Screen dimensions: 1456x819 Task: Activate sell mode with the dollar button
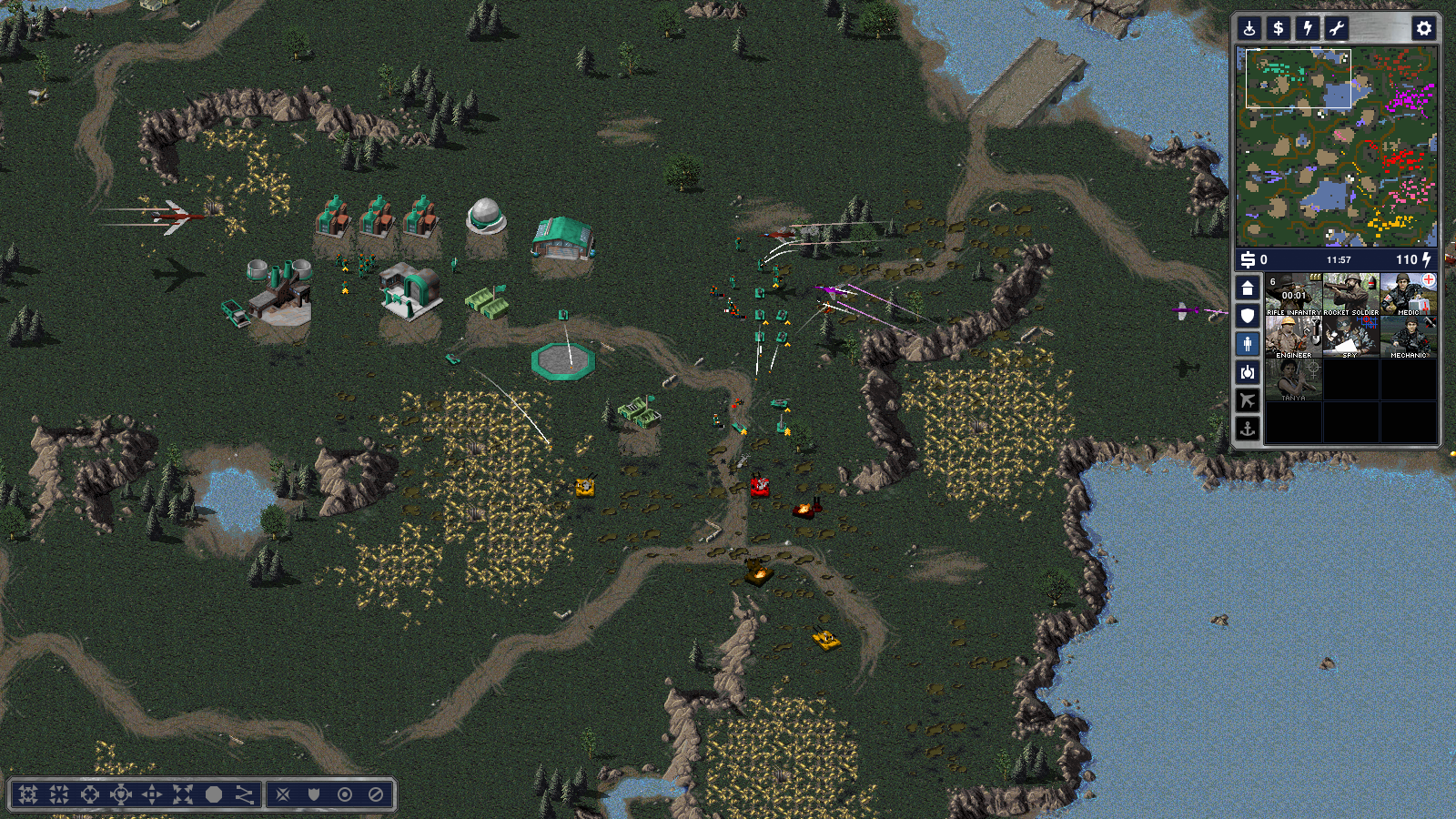click(x=1279, y=28)
